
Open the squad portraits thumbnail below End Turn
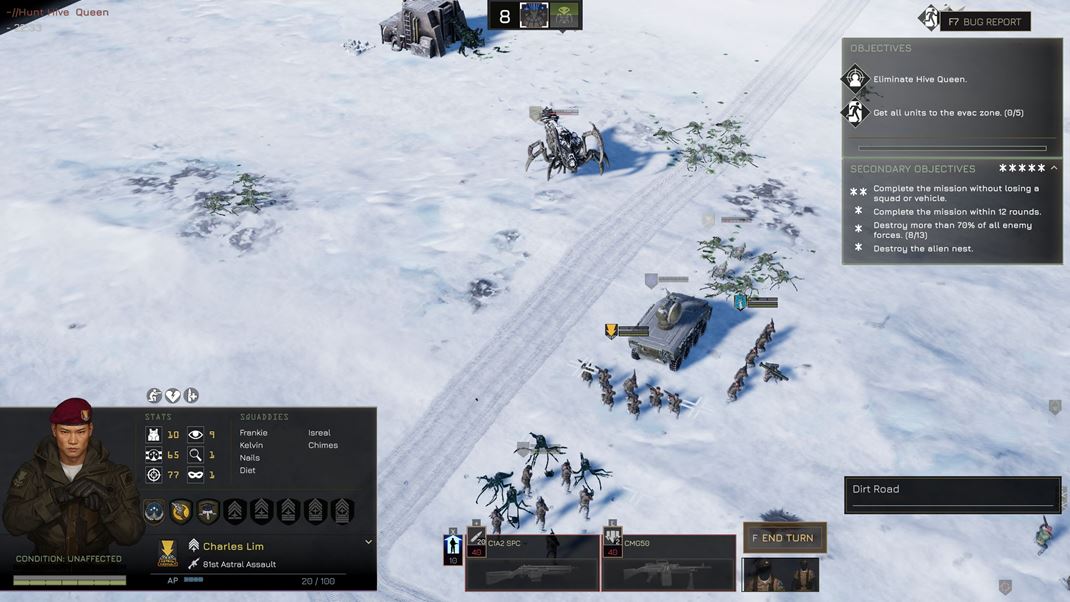pos(780,575)
